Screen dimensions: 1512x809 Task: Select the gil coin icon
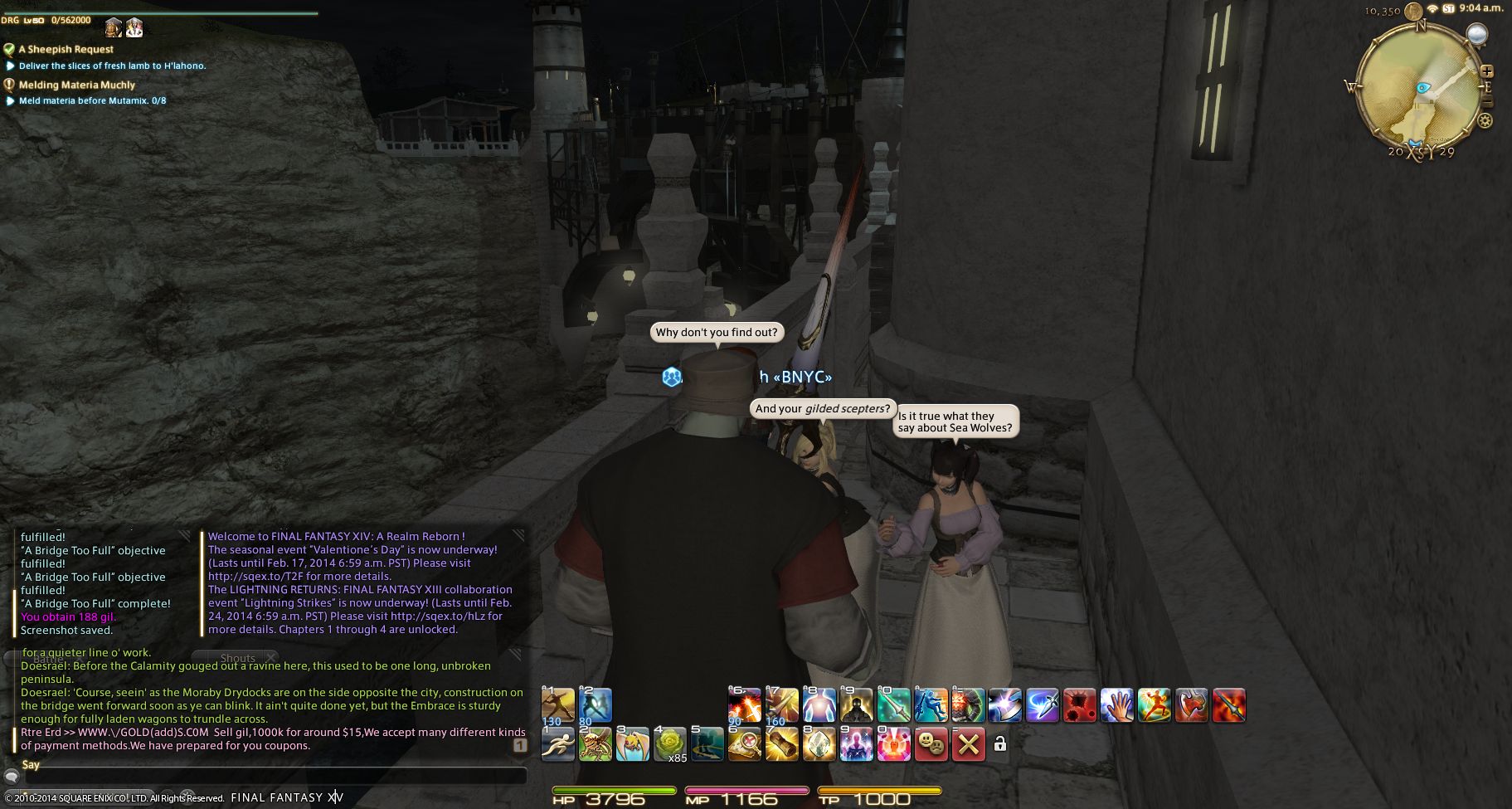1412,9
